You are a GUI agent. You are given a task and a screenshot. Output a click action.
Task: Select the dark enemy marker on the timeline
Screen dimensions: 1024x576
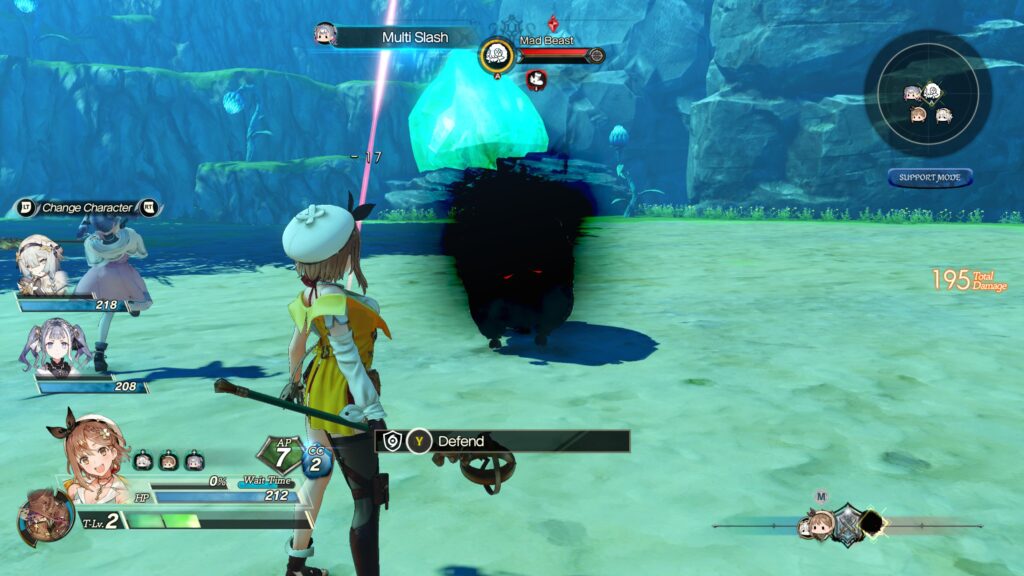tap(871, 523)
